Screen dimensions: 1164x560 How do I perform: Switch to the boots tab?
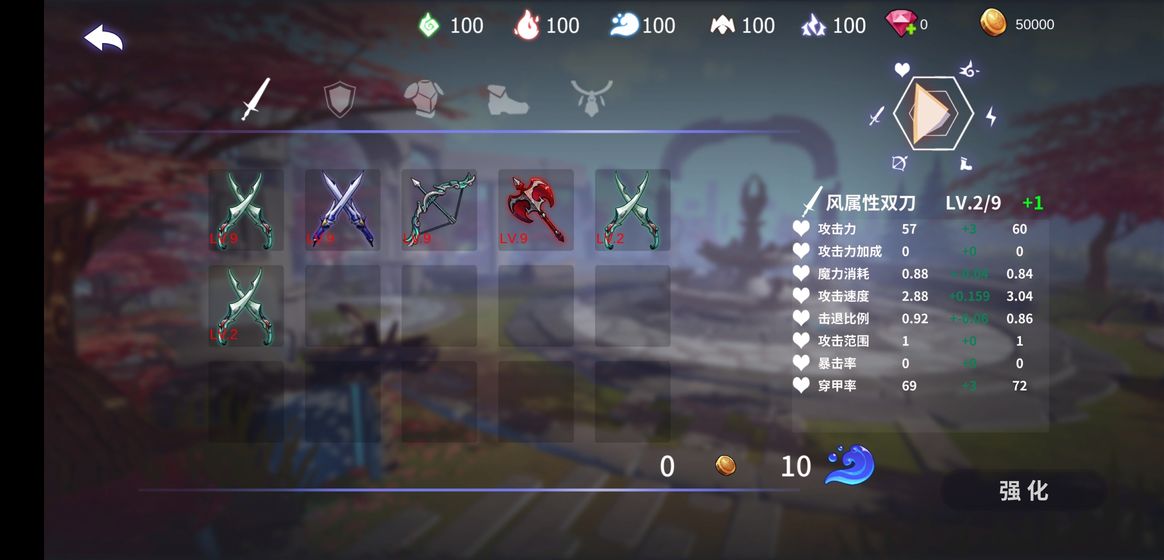pos(507,98)
